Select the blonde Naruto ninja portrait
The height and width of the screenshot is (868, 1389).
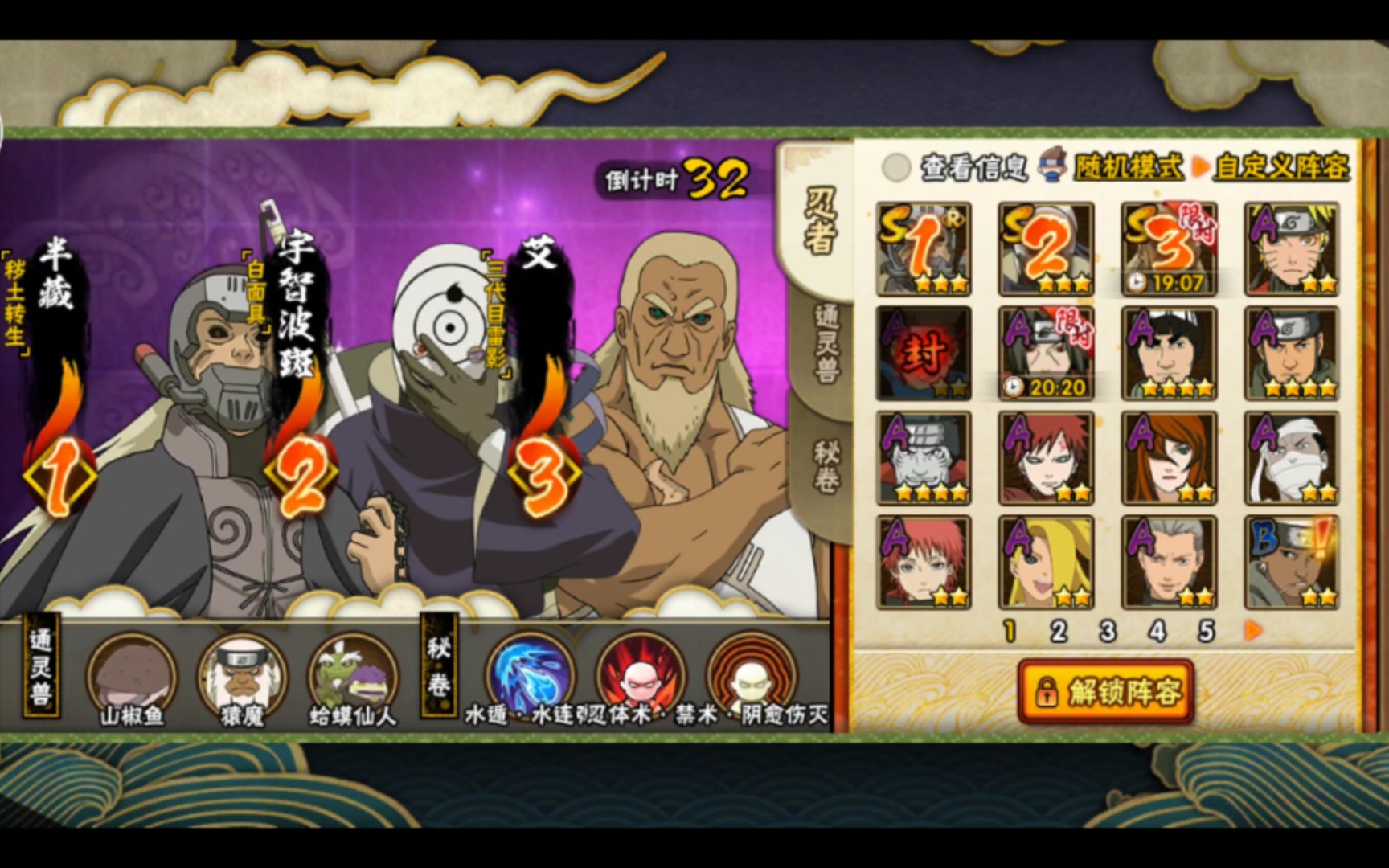1291,249
